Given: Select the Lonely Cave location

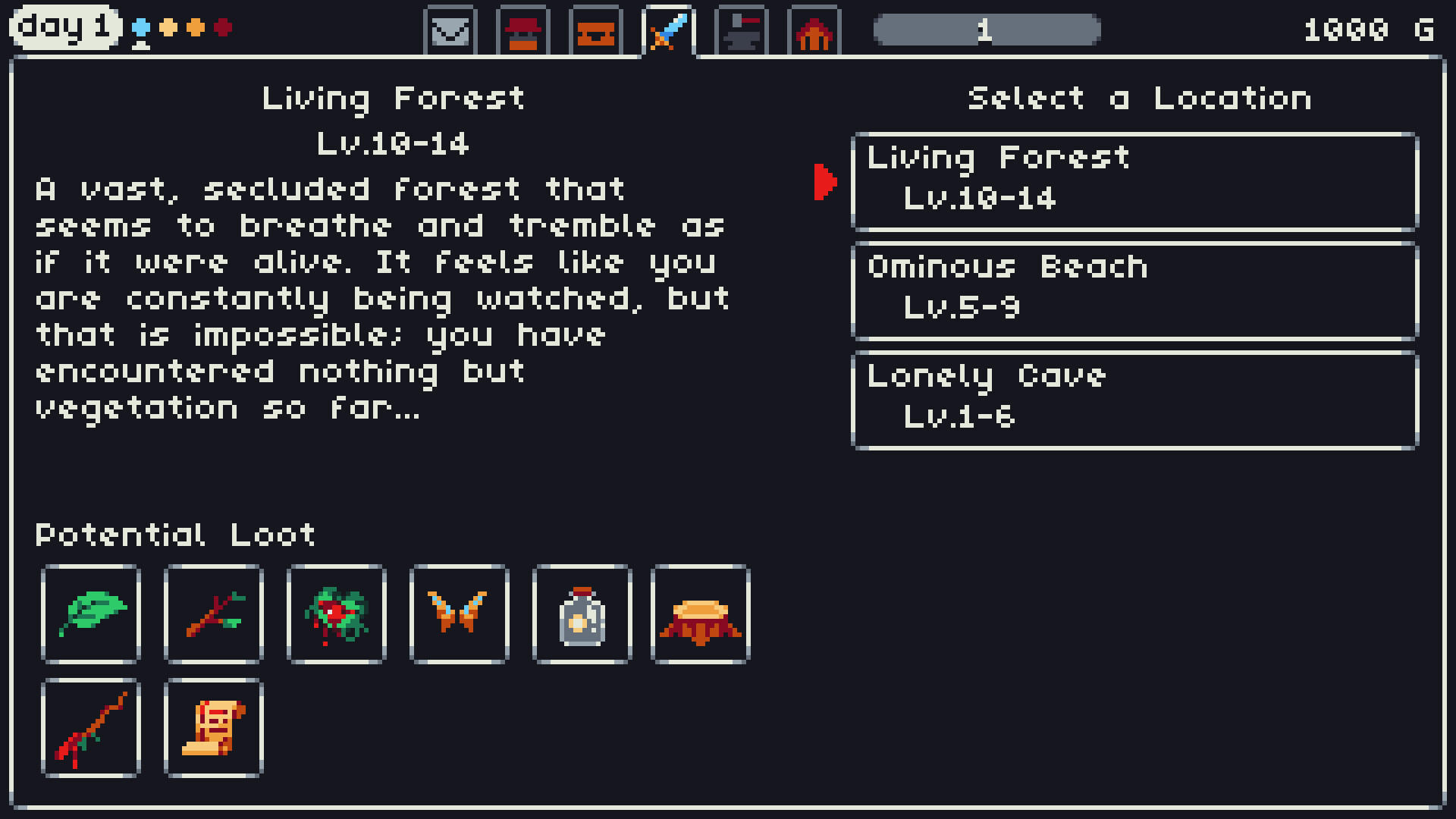Looking at the screenshot, I should [x=1135, y=397].
